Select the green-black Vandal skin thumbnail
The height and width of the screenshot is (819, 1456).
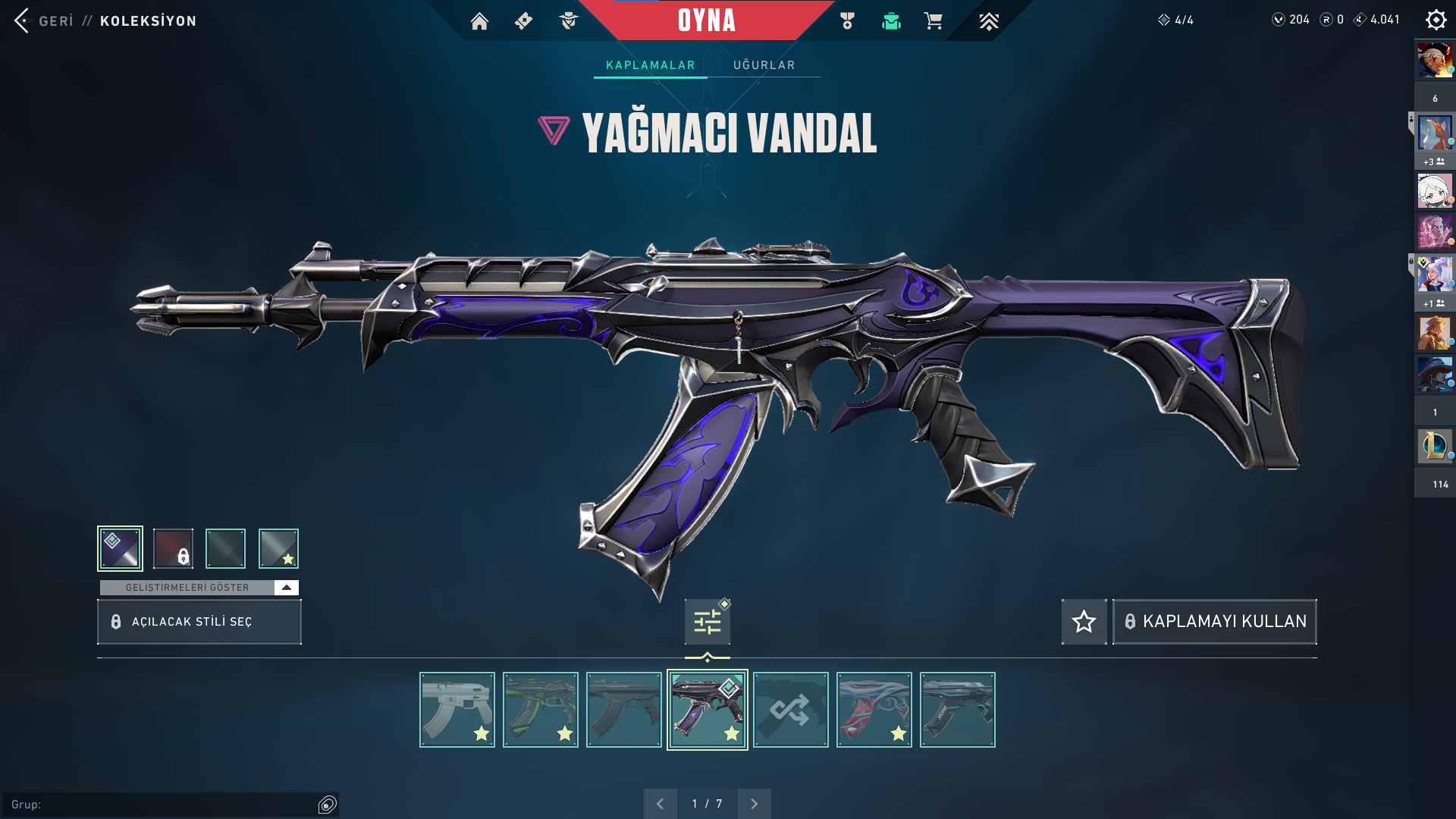[x=541, y=710]
